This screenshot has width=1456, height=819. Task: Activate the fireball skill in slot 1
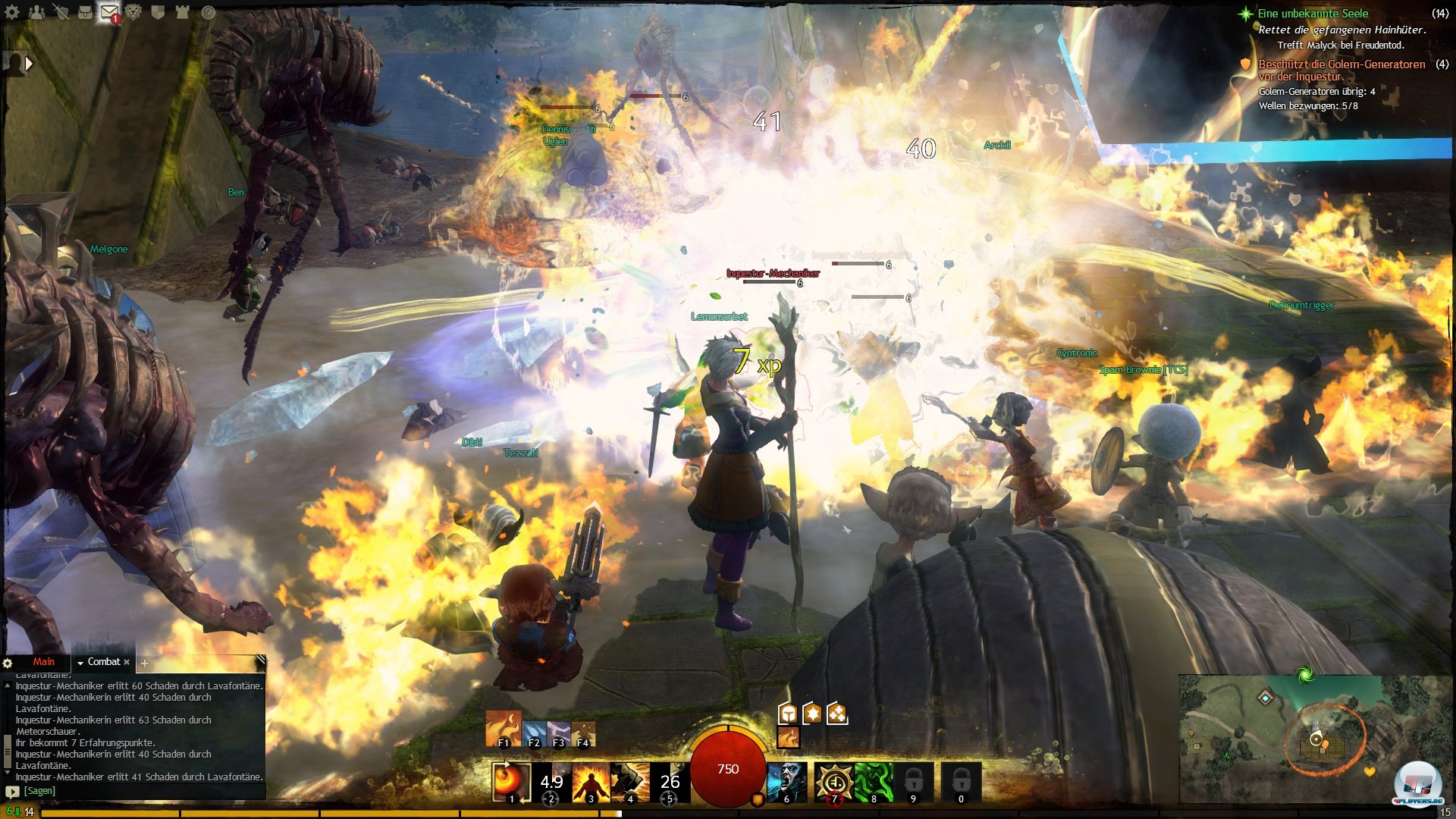(510, 781)
